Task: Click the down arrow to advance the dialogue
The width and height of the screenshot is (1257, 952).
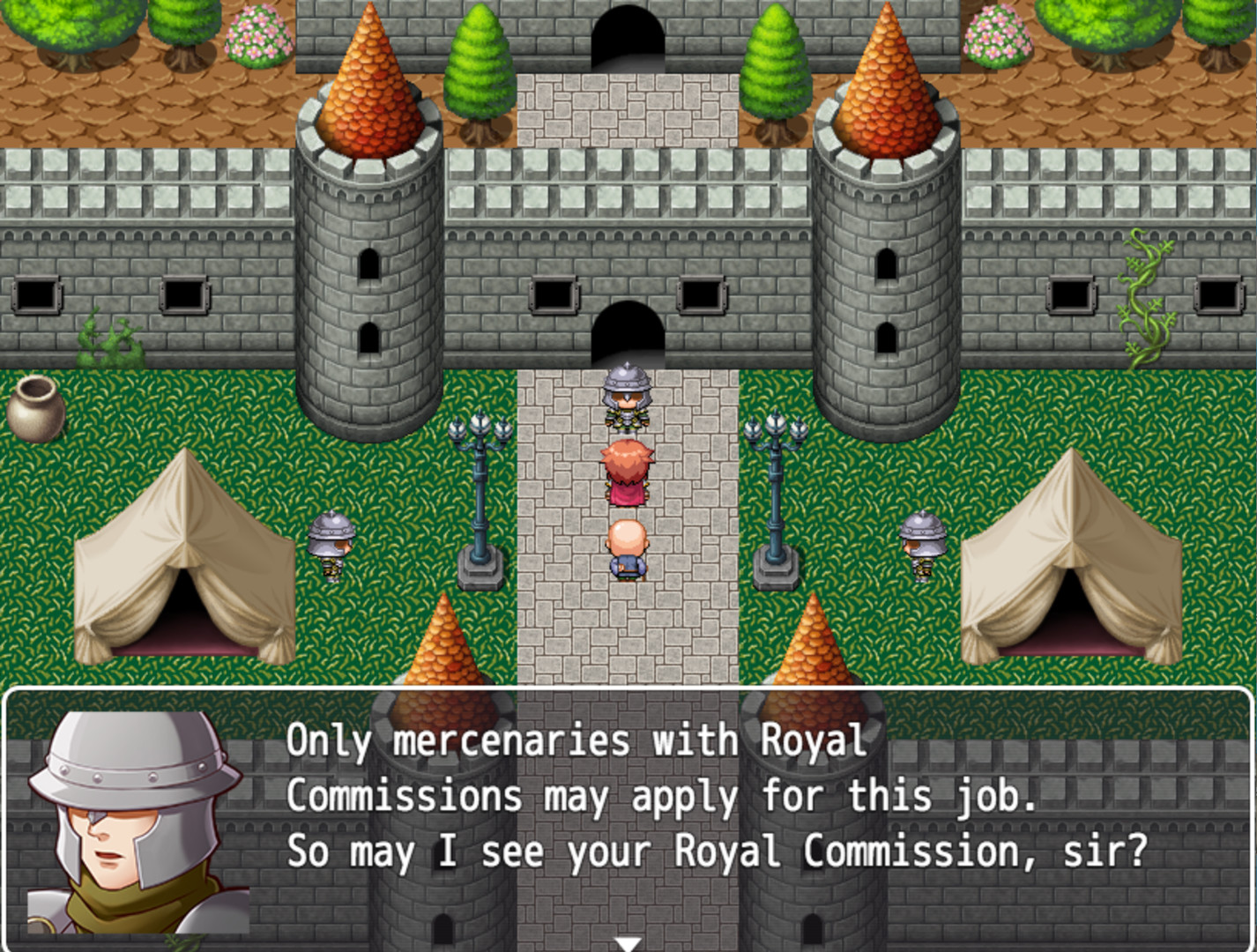Action: tap(628, 943)
